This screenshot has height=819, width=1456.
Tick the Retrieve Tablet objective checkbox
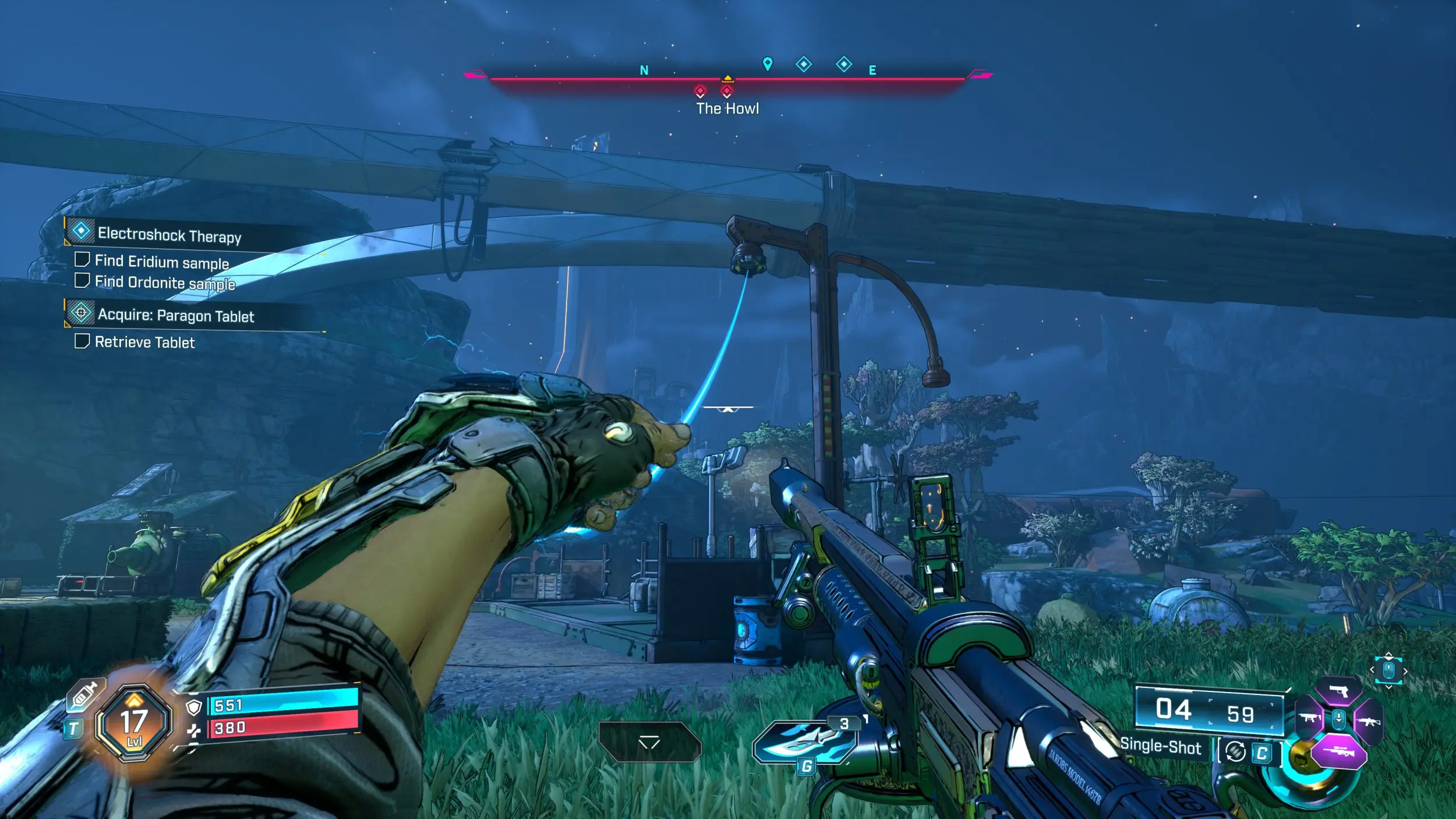coord(82,341)
